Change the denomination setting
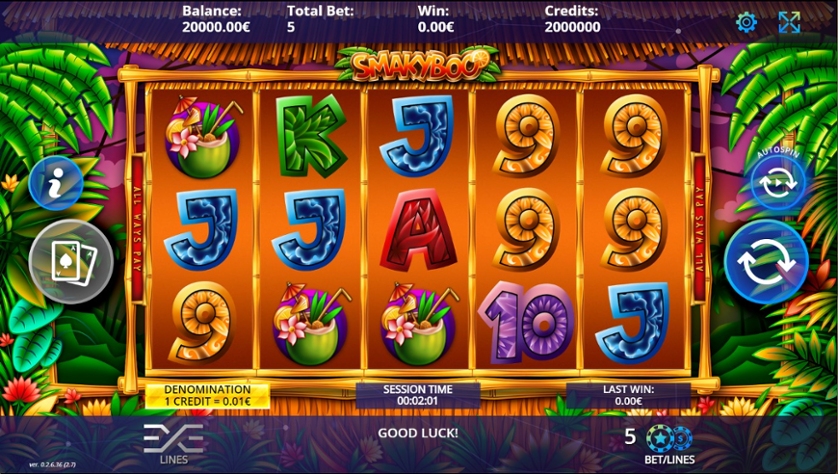Image resolution: width=838 pixels, height=474 pixels. tap(208, 395)
